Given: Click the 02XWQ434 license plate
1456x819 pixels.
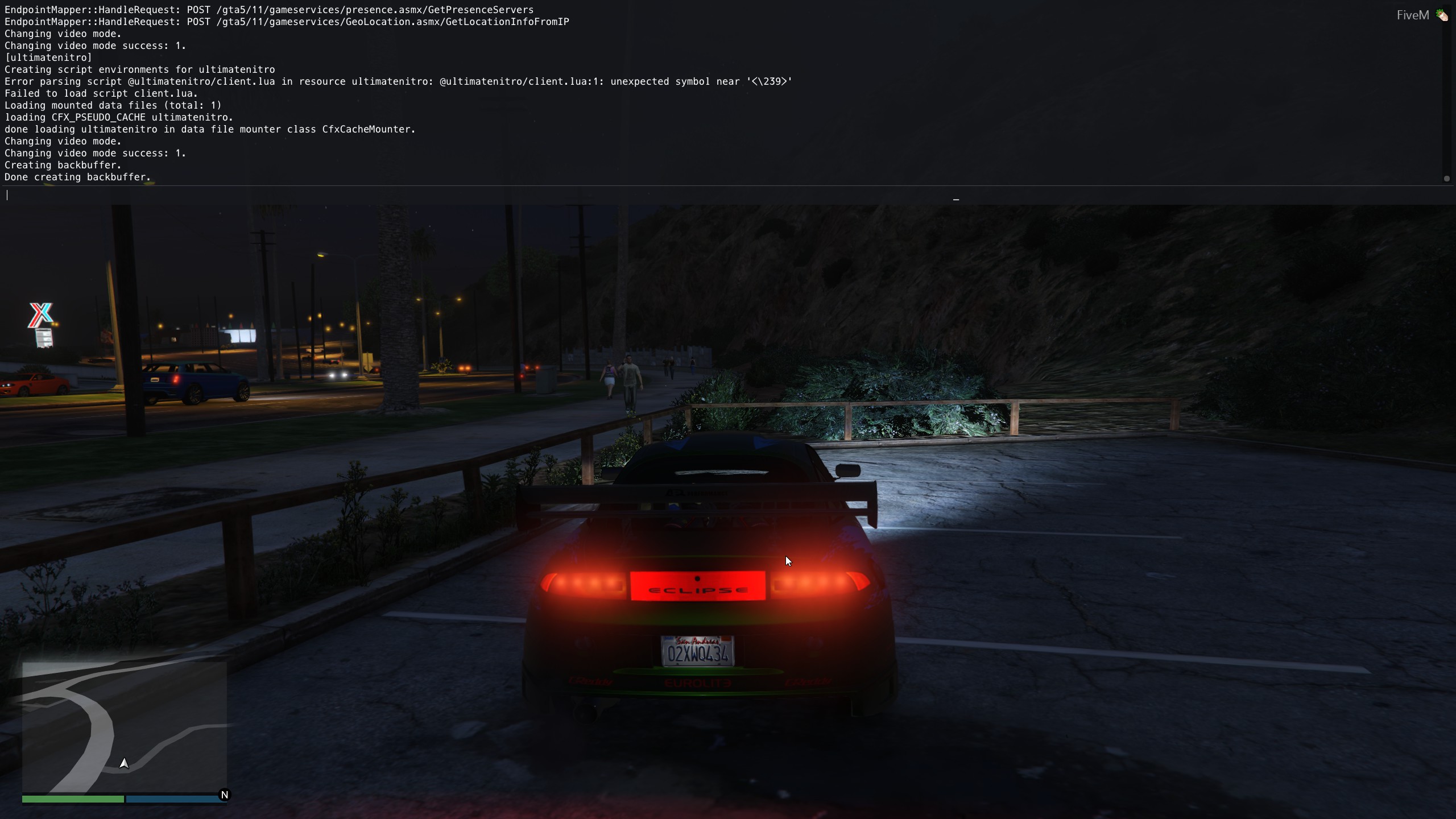Looking at the screenshot, I should click(698, 653).
